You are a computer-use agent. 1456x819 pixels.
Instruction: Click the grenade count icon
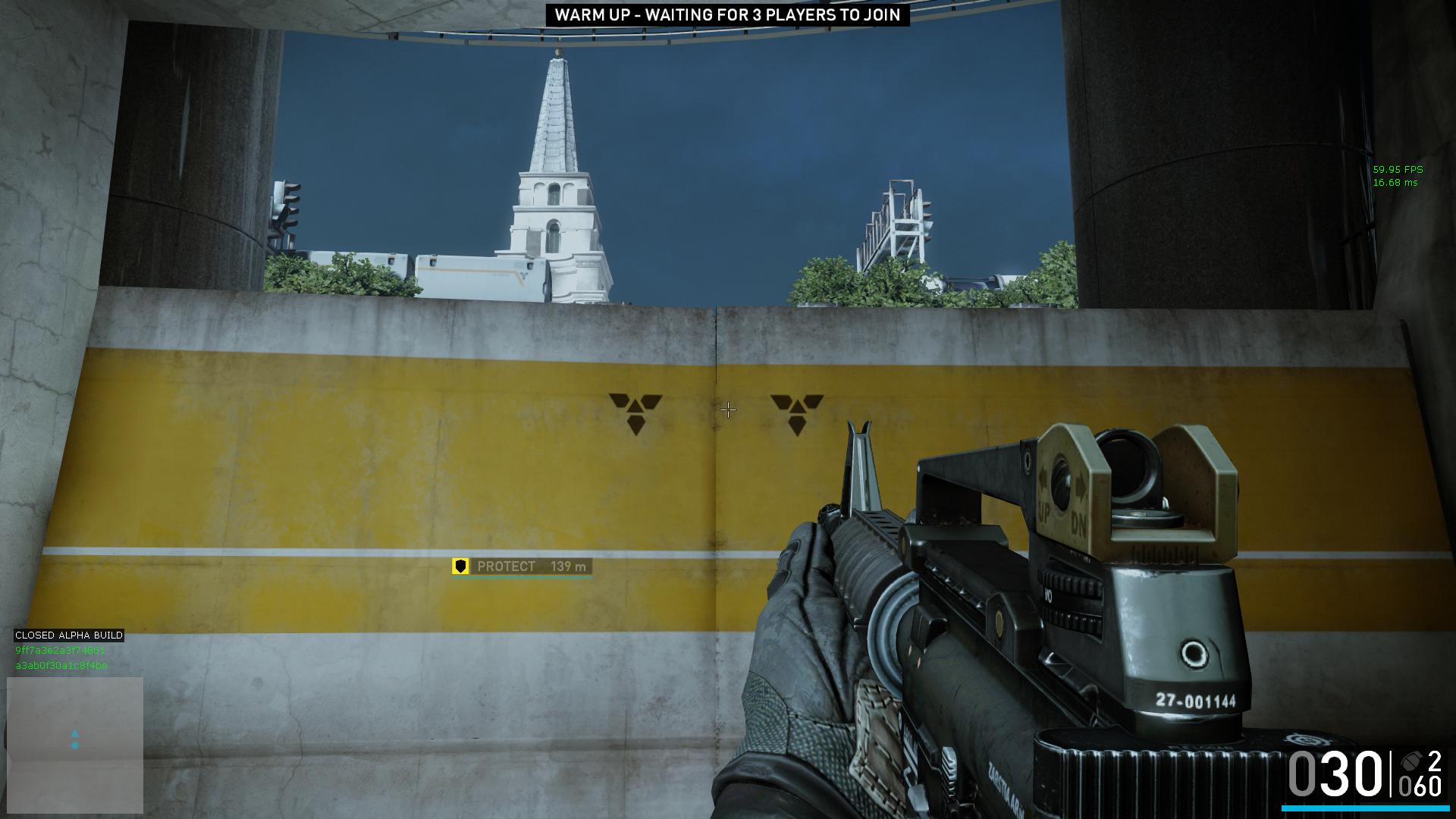pyautogui.click(x=1410, y=761)
